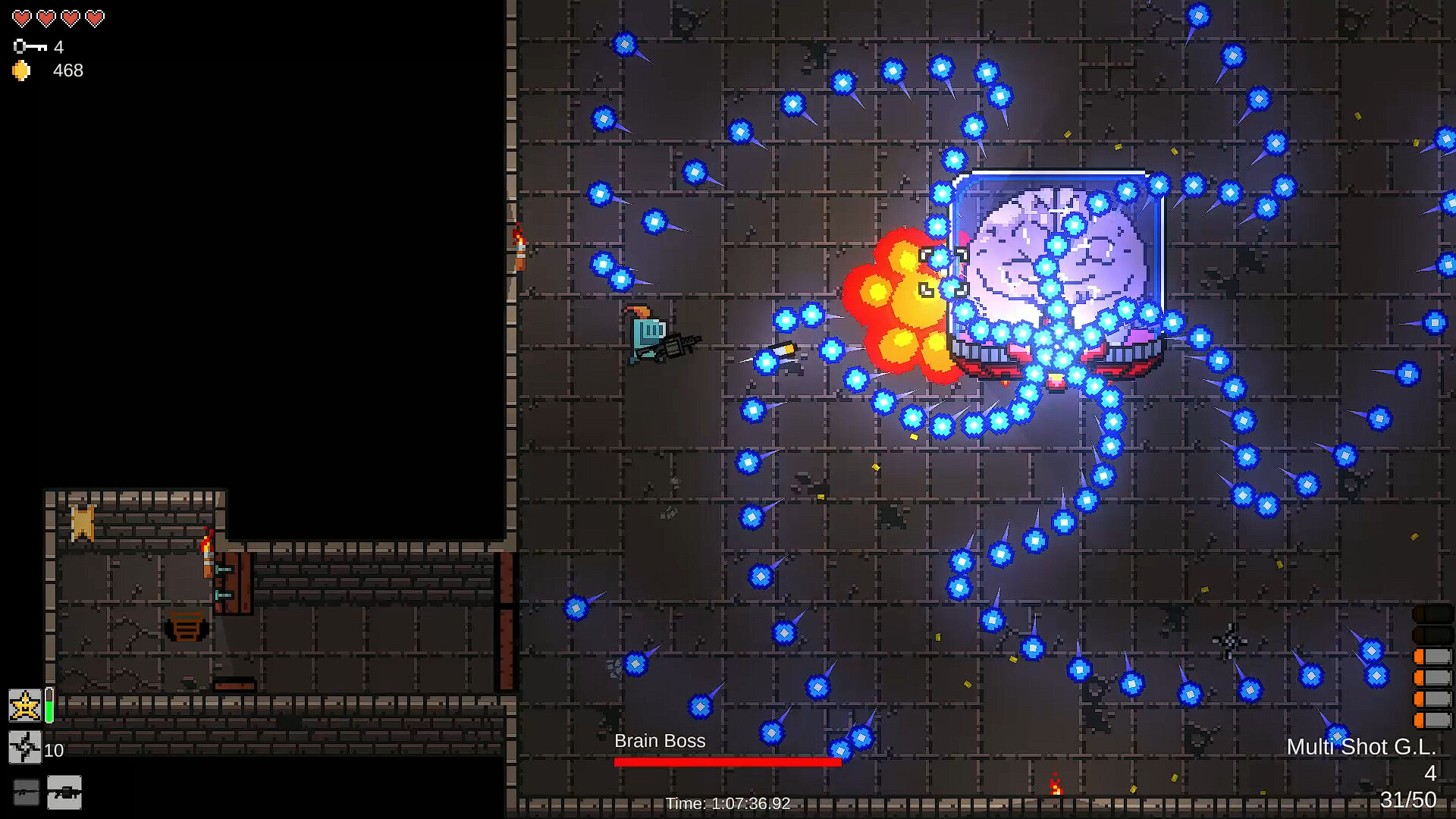Click the Time display at the bottom
The height and width of the screenshot is (819, 1456).
(x=726, y=802)
